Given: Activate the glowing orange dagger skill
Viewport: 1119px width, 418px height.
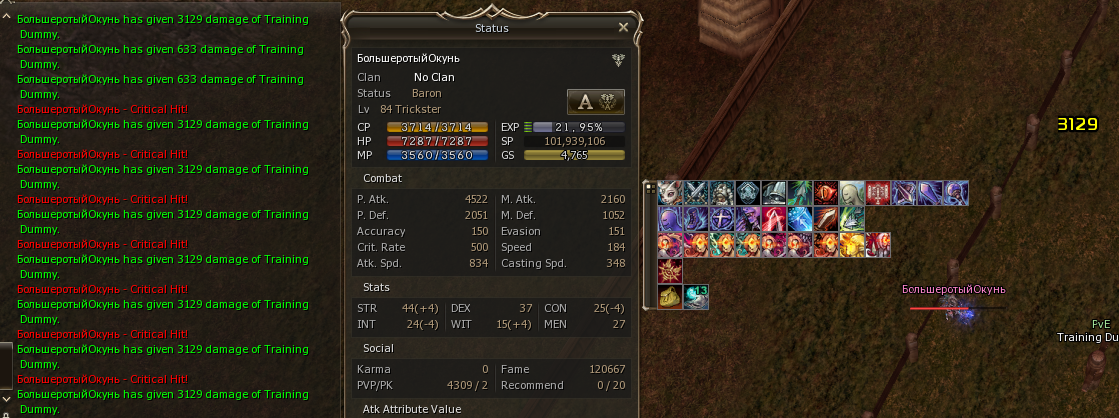Looking at the screenshot, I should (x=826, y=219).
